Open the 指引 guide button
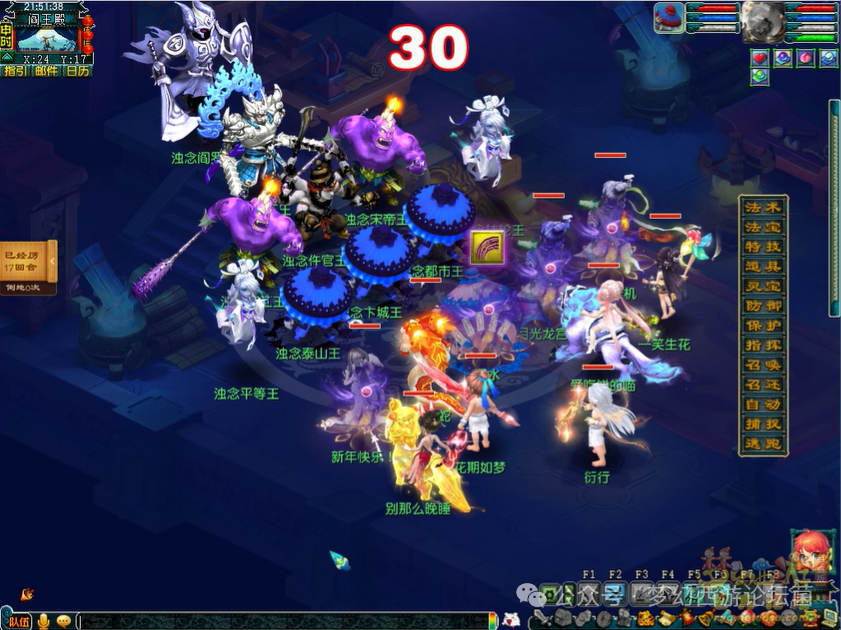 click(x=15, y=71)
